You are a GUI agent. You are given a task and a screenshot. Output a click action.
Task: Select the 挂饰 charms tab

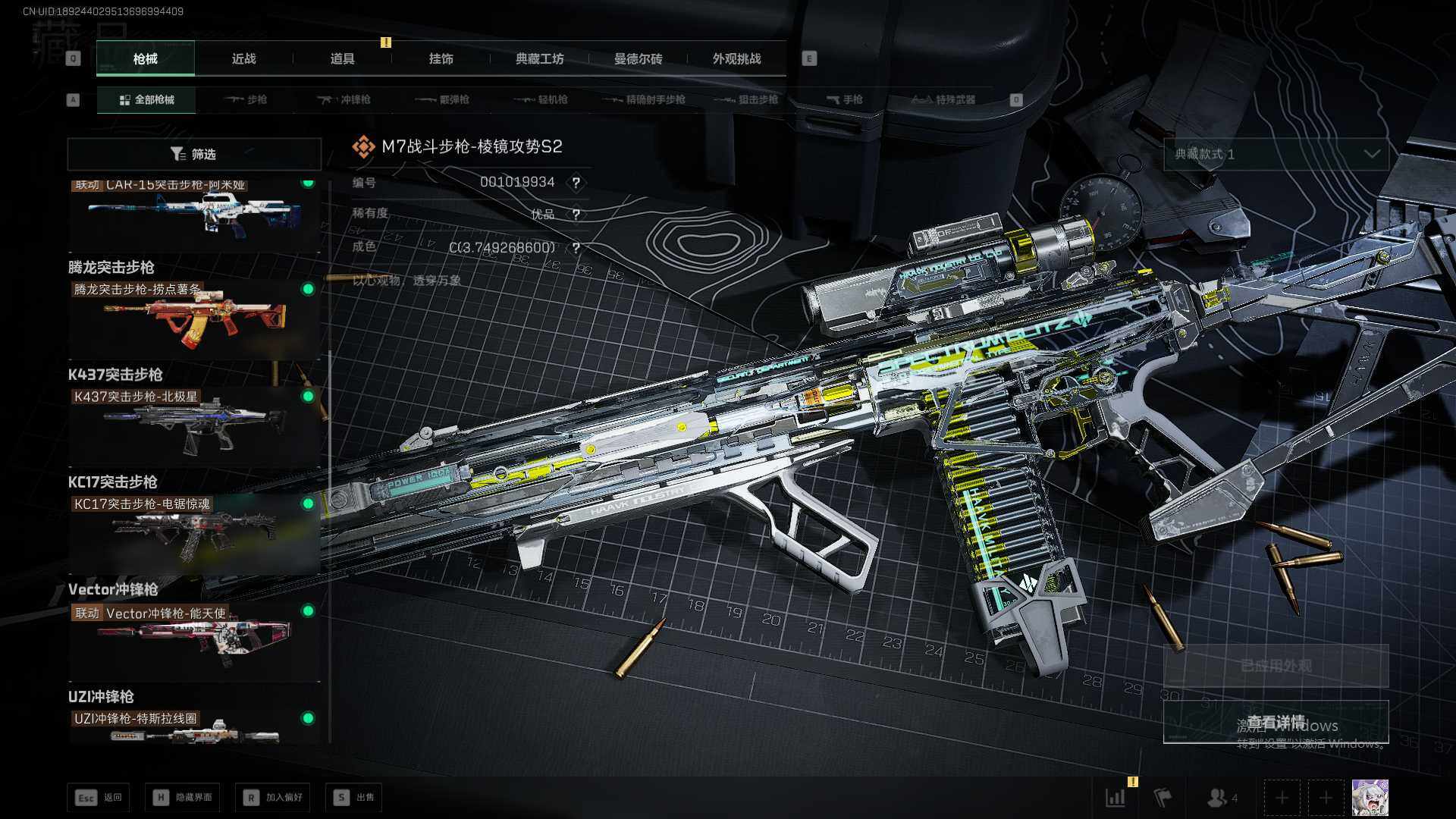click(x=441, y=58)
